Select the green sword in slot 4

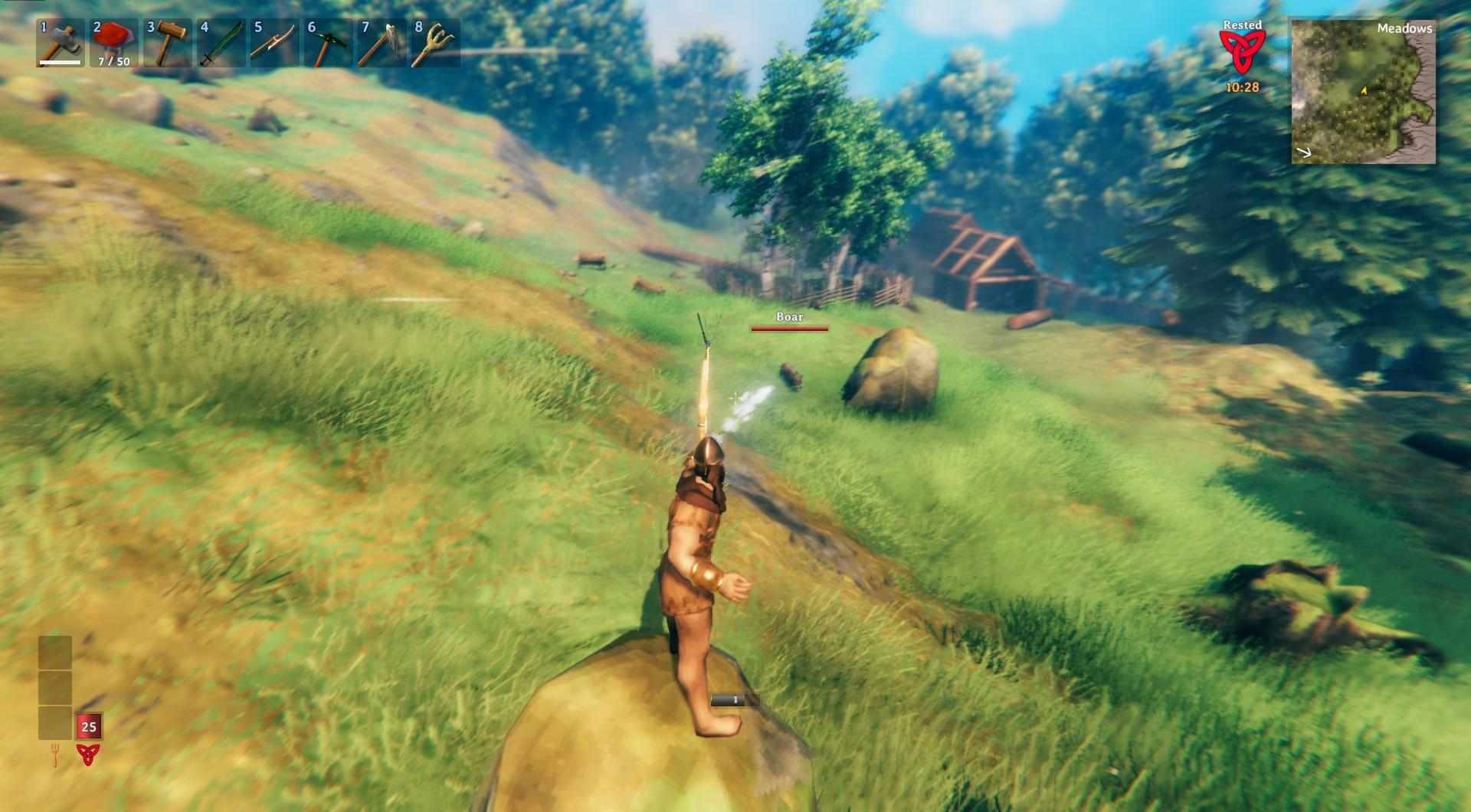(x=221, y=43)
